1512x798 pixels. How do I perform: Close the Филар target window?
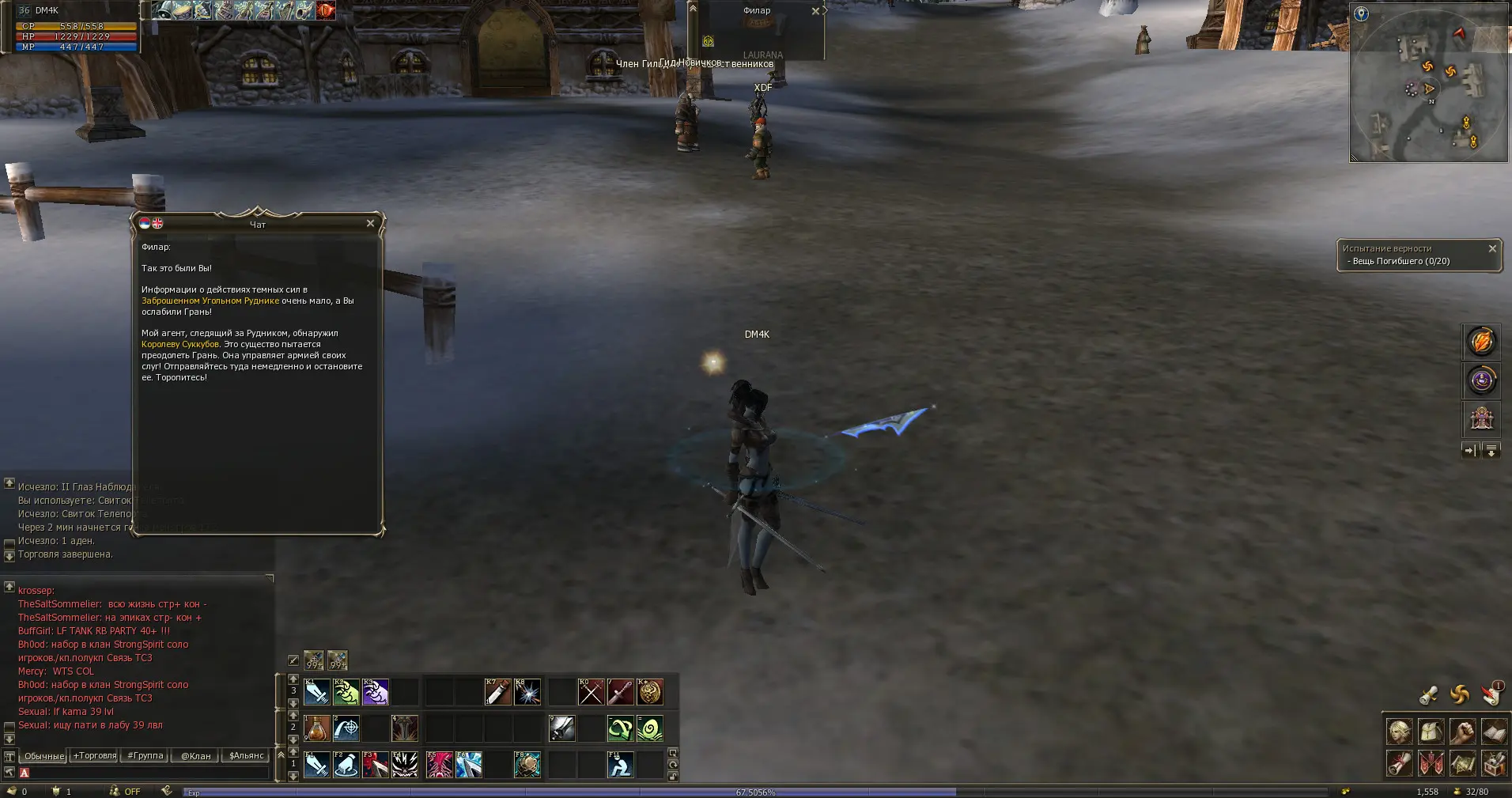pos(815,11)
